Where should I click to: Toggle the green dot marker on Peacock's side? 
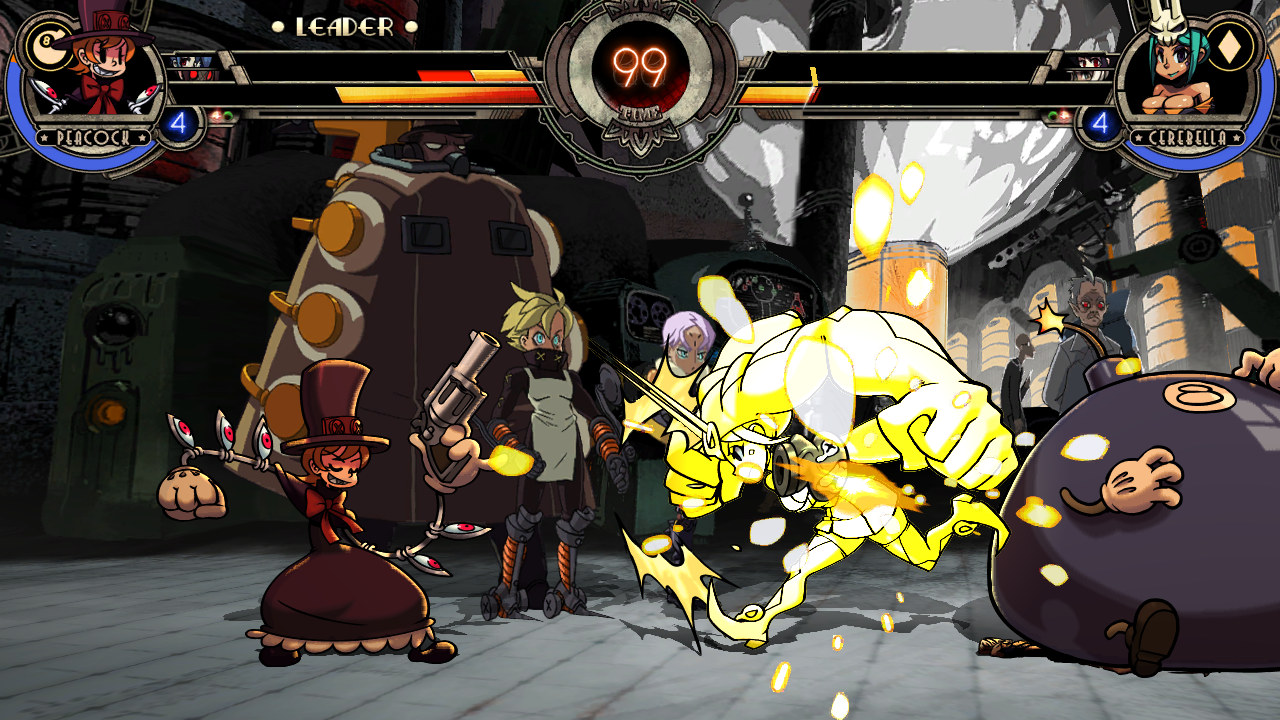[x=227, y=113]
